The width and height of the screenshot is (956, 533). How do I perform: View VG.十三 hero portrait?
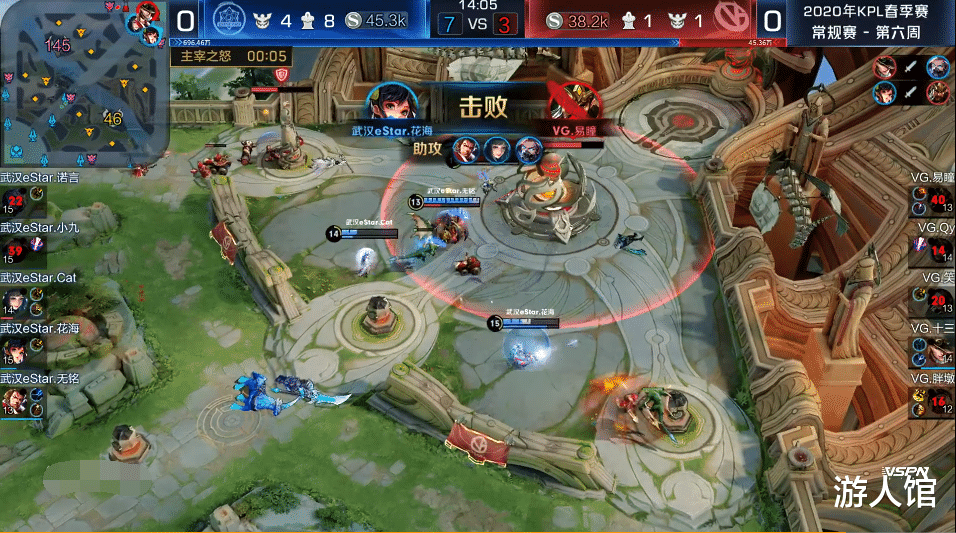click(938, 348)
